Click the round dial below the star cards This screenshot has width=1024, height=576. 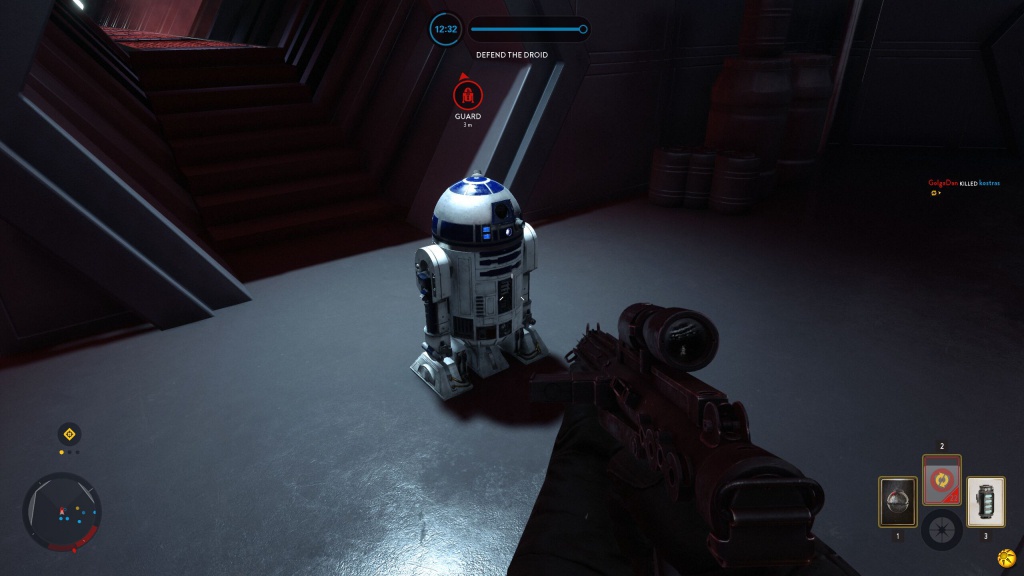[x=941, y=529]
